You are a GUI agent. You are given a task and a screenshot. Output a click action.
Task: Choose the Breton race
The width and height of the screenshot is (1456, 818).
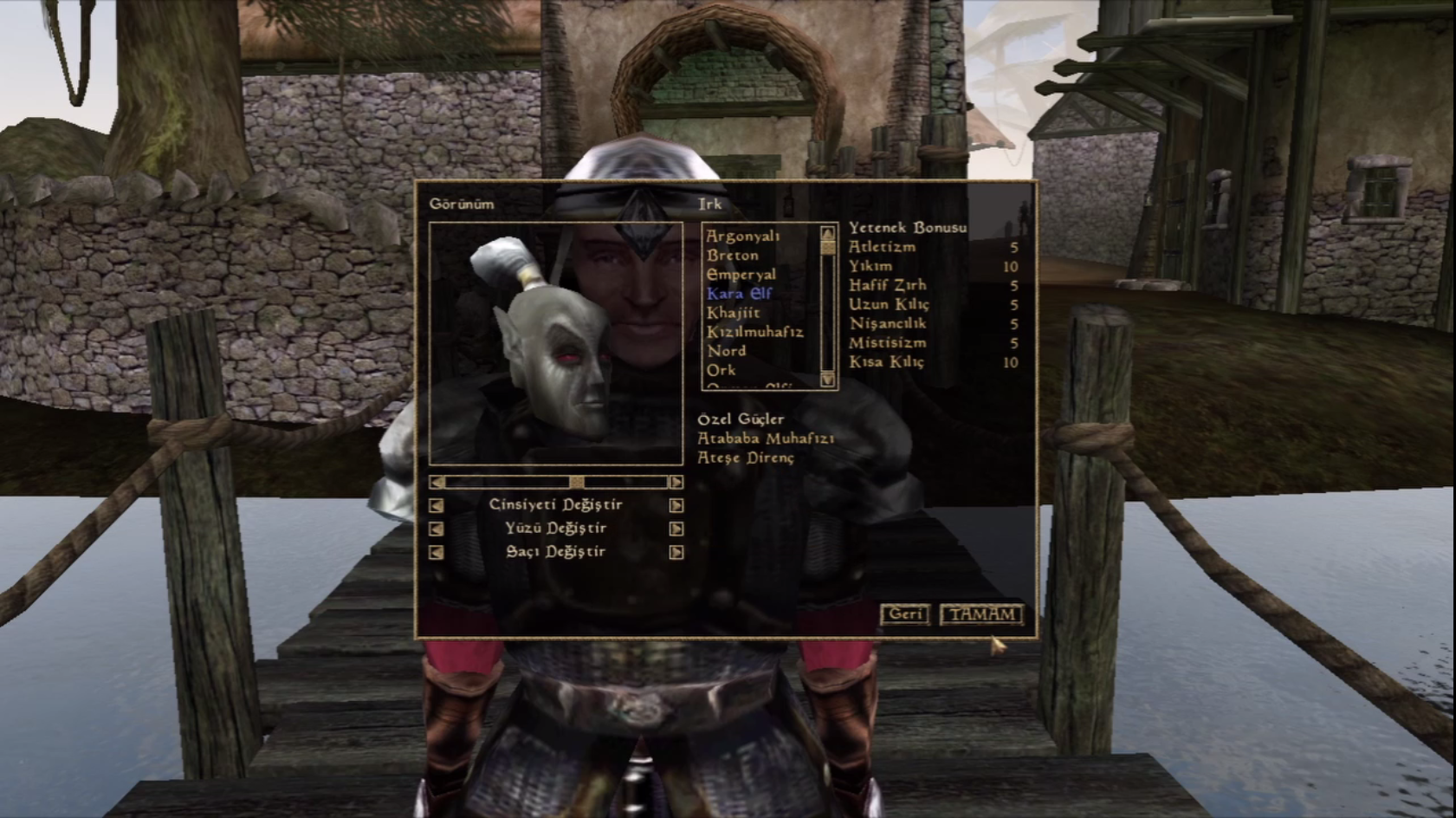tap(733, 255)
